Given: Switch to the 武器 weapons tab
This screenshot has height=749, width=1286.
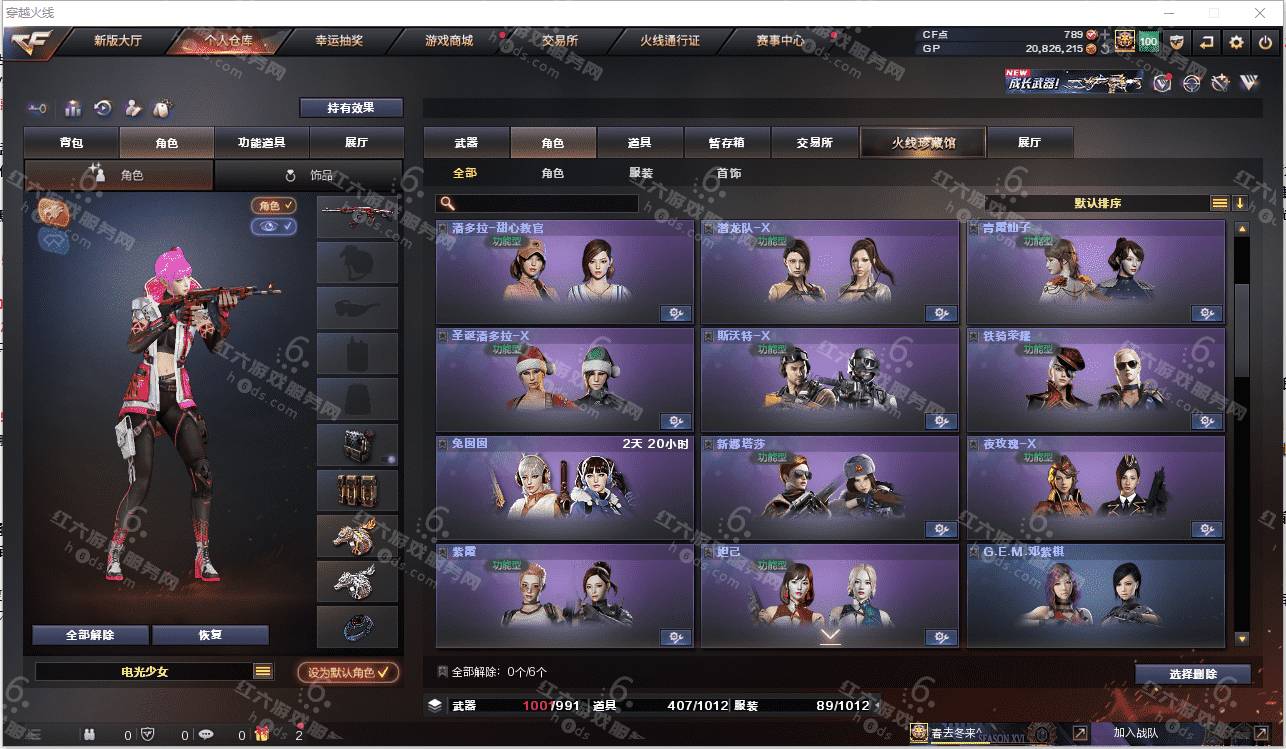Looking at the screenshot, I should point(466,143).
